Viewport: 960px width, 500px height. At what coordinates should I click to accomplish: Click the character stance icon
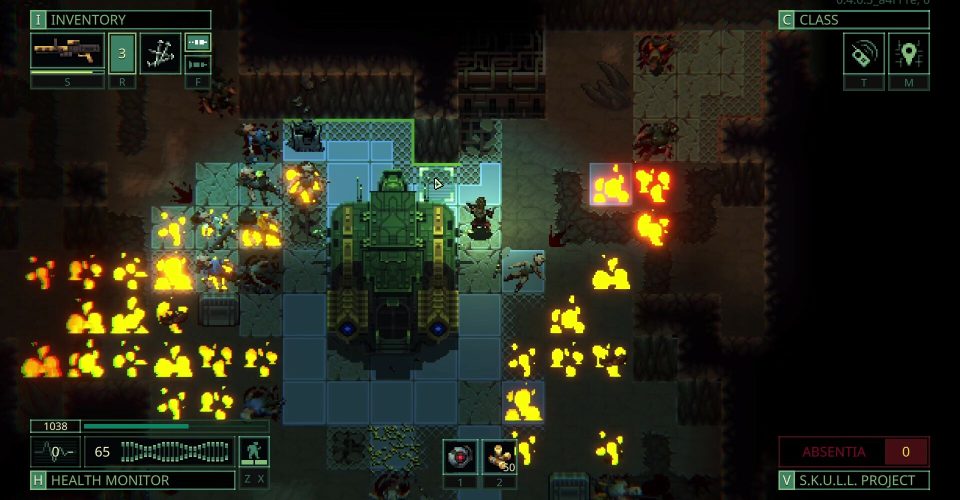coord(254,452)
